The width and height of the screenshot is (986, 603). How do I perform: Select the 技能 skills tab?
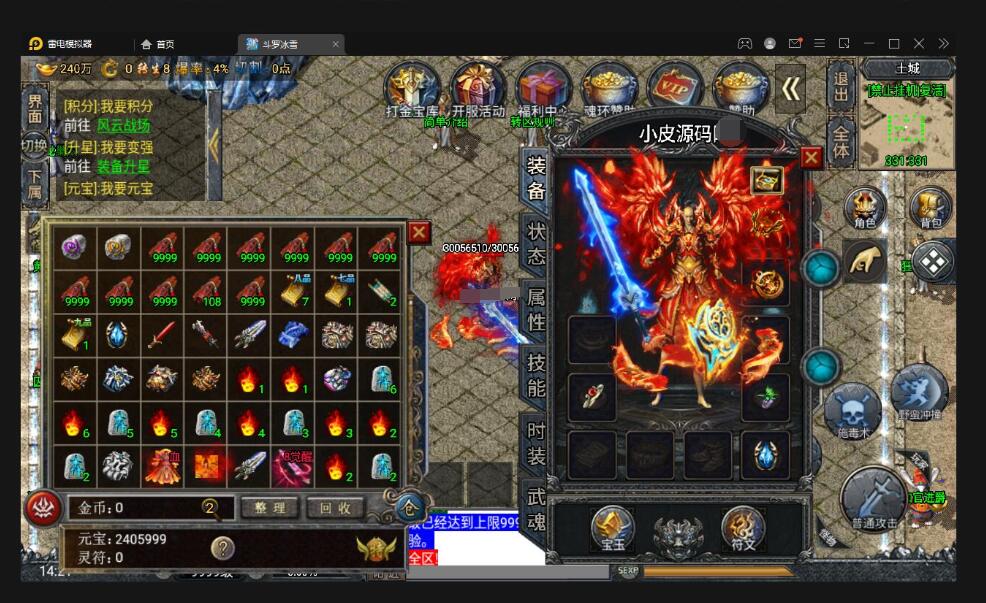[x=536, y=374]
